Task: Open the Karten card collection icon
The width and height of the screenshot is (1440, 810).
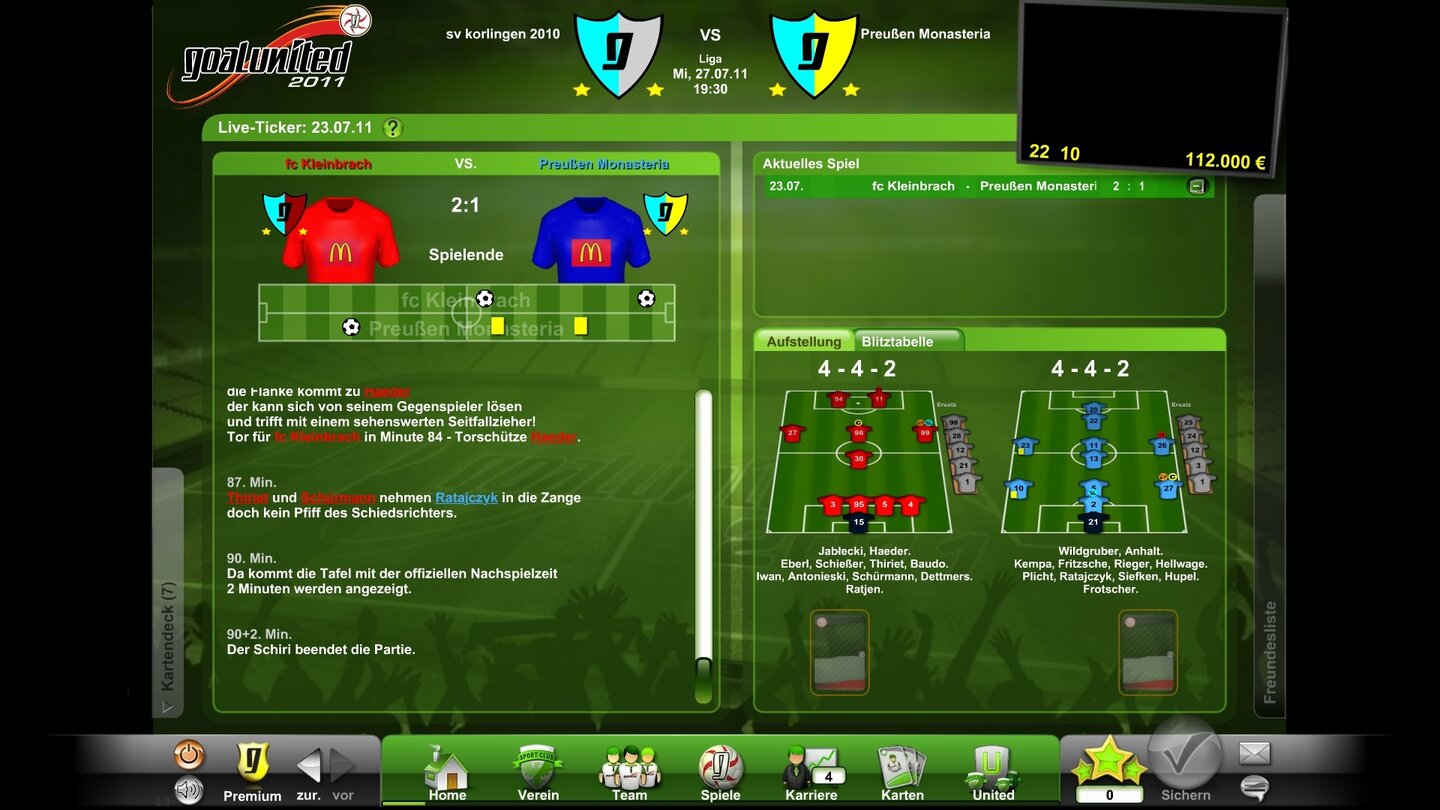Action: [901, 768]
